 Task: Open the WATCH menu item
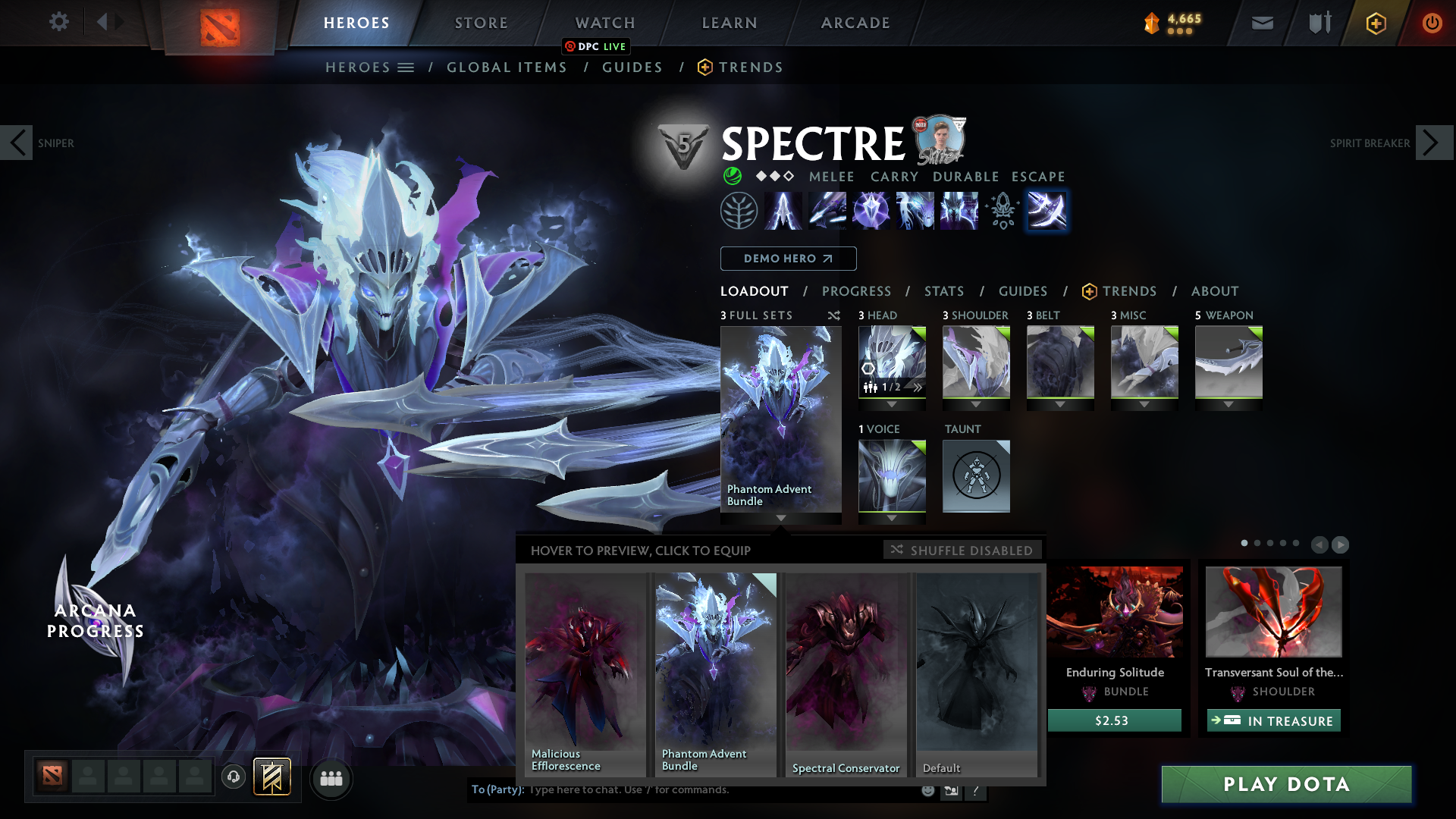(x=604, y=23)
